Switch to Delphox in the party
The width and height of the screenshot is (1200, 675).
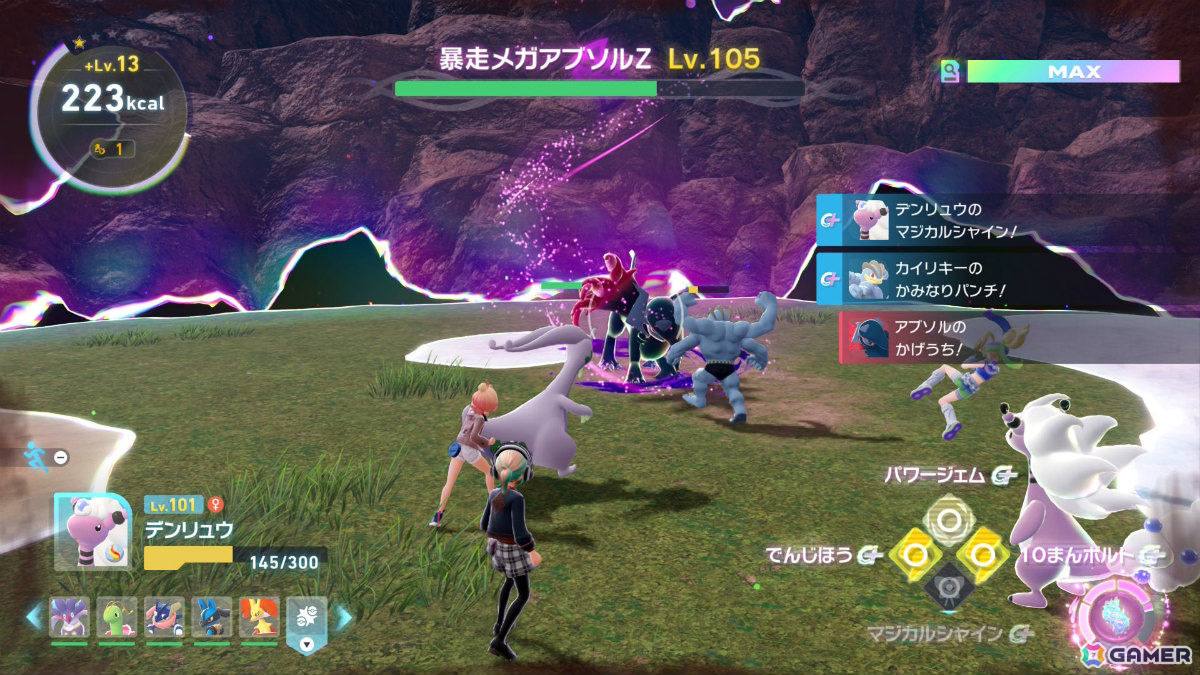pyautogui.click(x=259, y=618)
